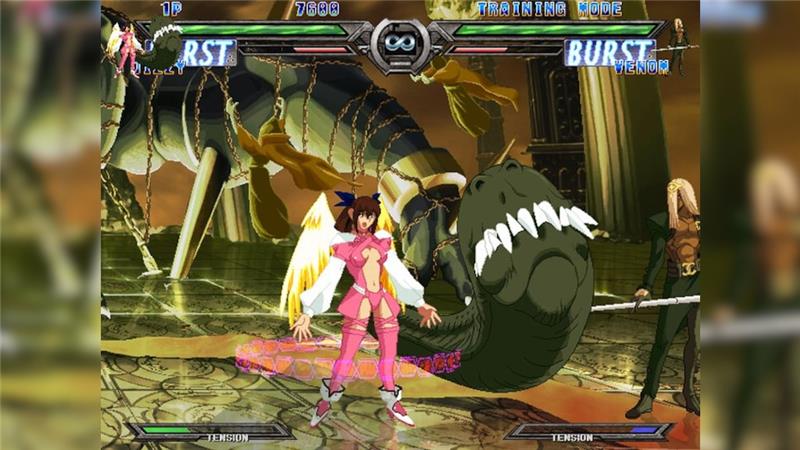Click player one's character portrait
The image size is (800, 450).
(x=127, y=47)
